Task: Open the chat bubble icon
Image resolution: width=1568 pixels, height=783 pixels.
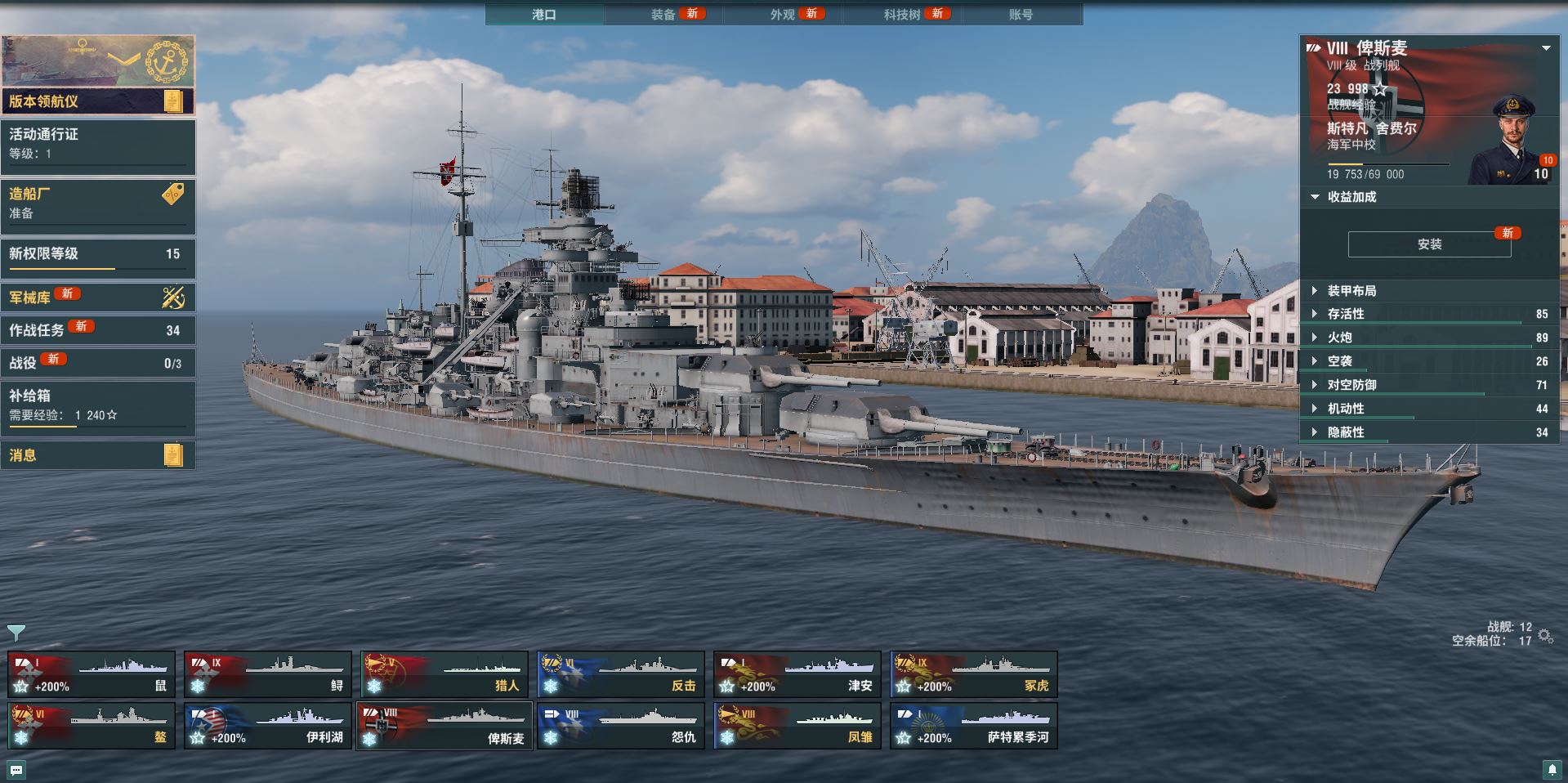Action: tap(16, 770)
